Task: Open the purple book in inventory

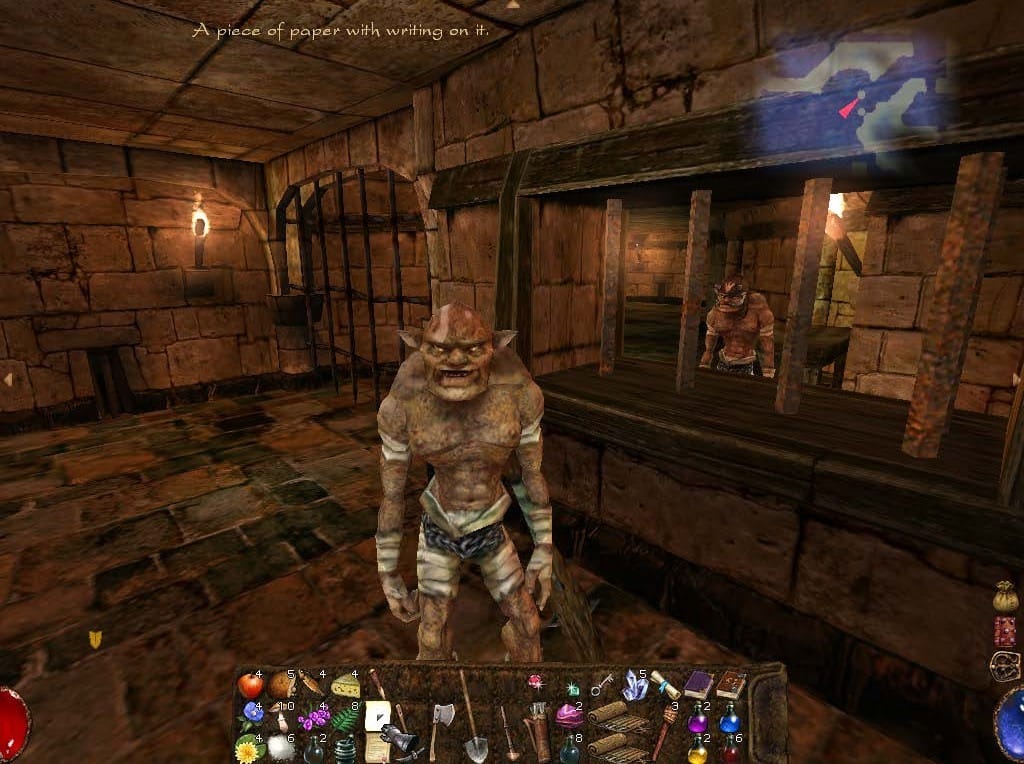Action: click(x=697, y=685)
